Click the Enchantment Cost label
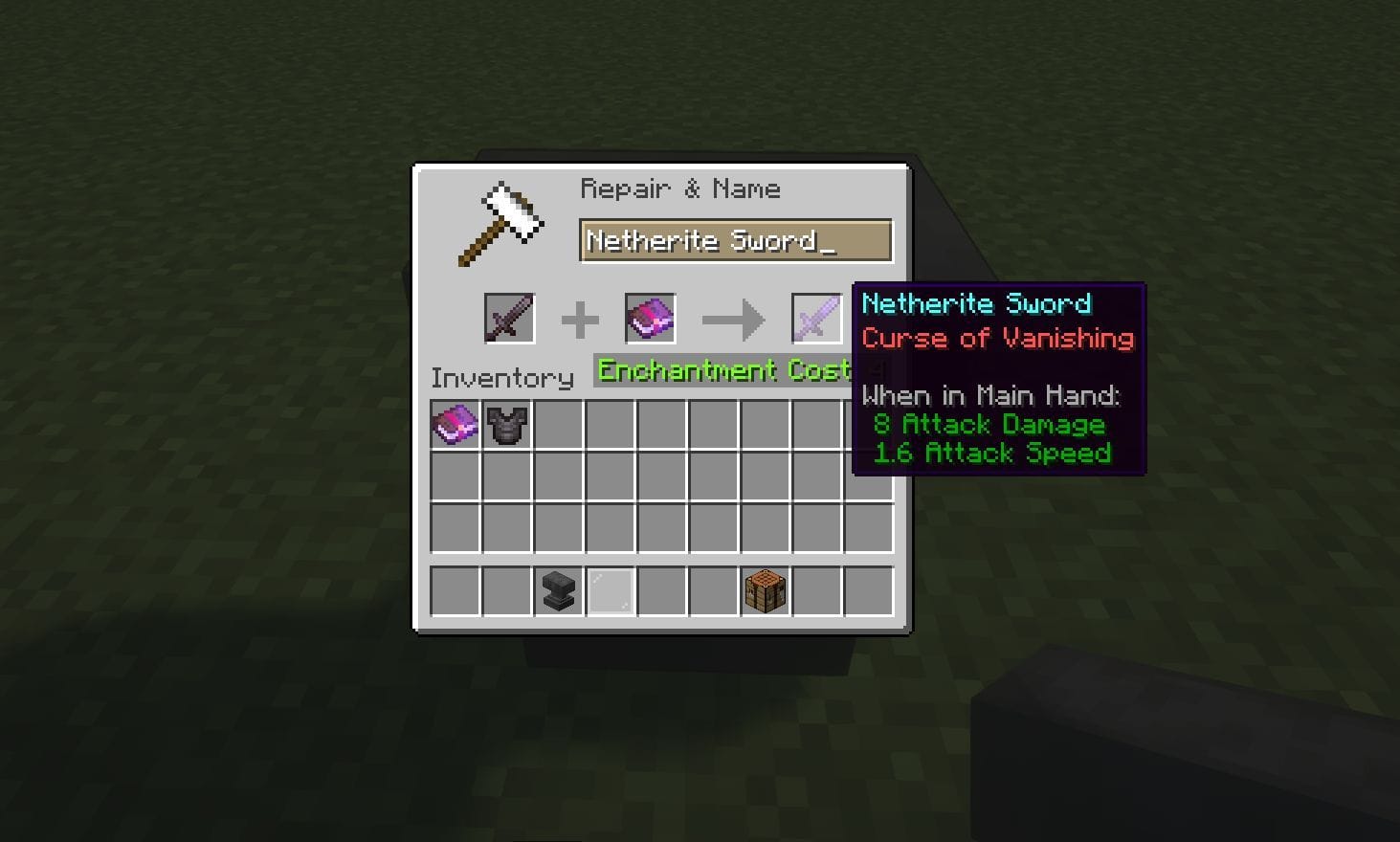The height and width of the screenshot is (842, 1400). [x=724, y=370]
